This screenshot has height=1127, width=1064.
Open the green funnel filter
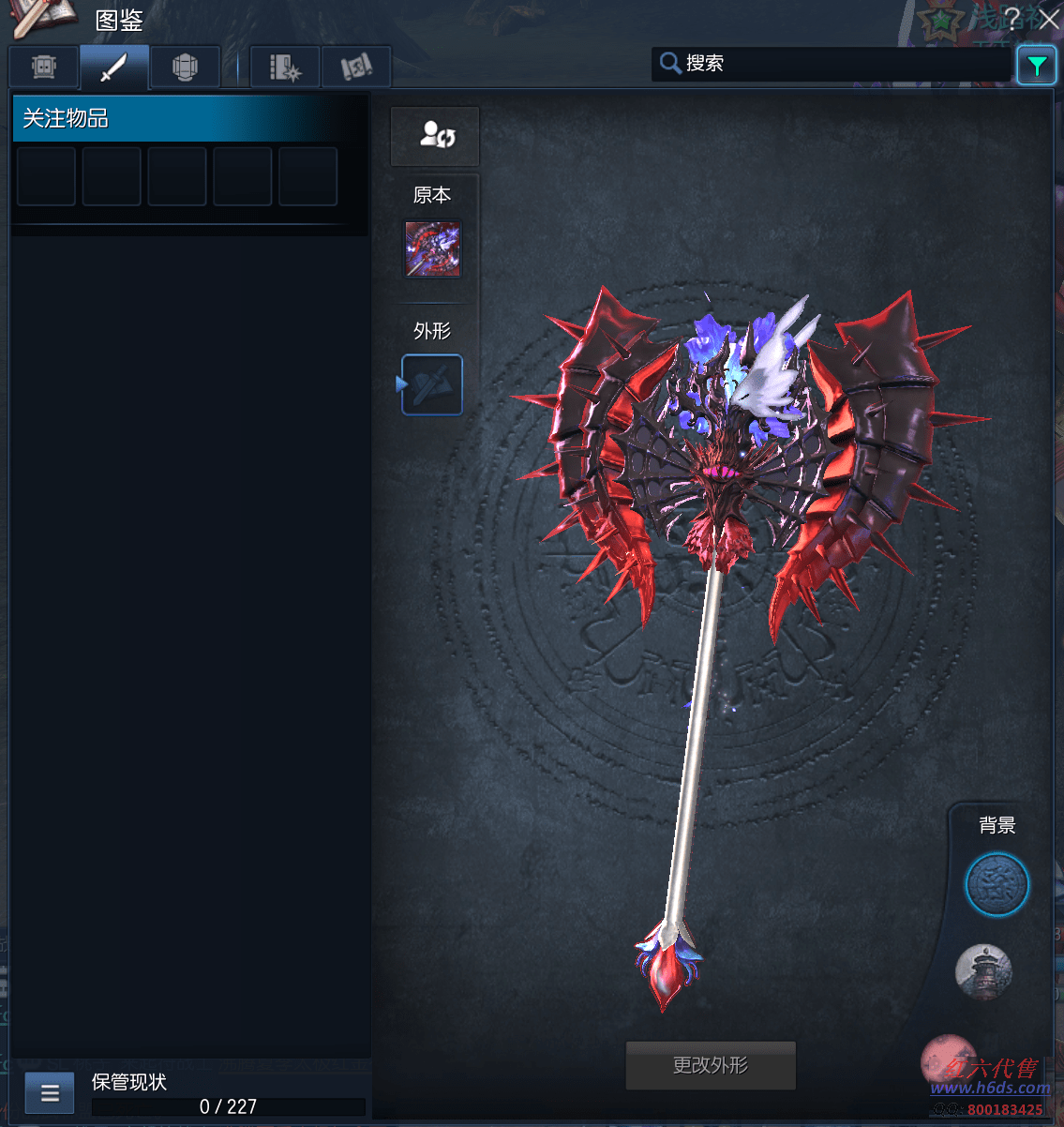tap(1037, 66)
